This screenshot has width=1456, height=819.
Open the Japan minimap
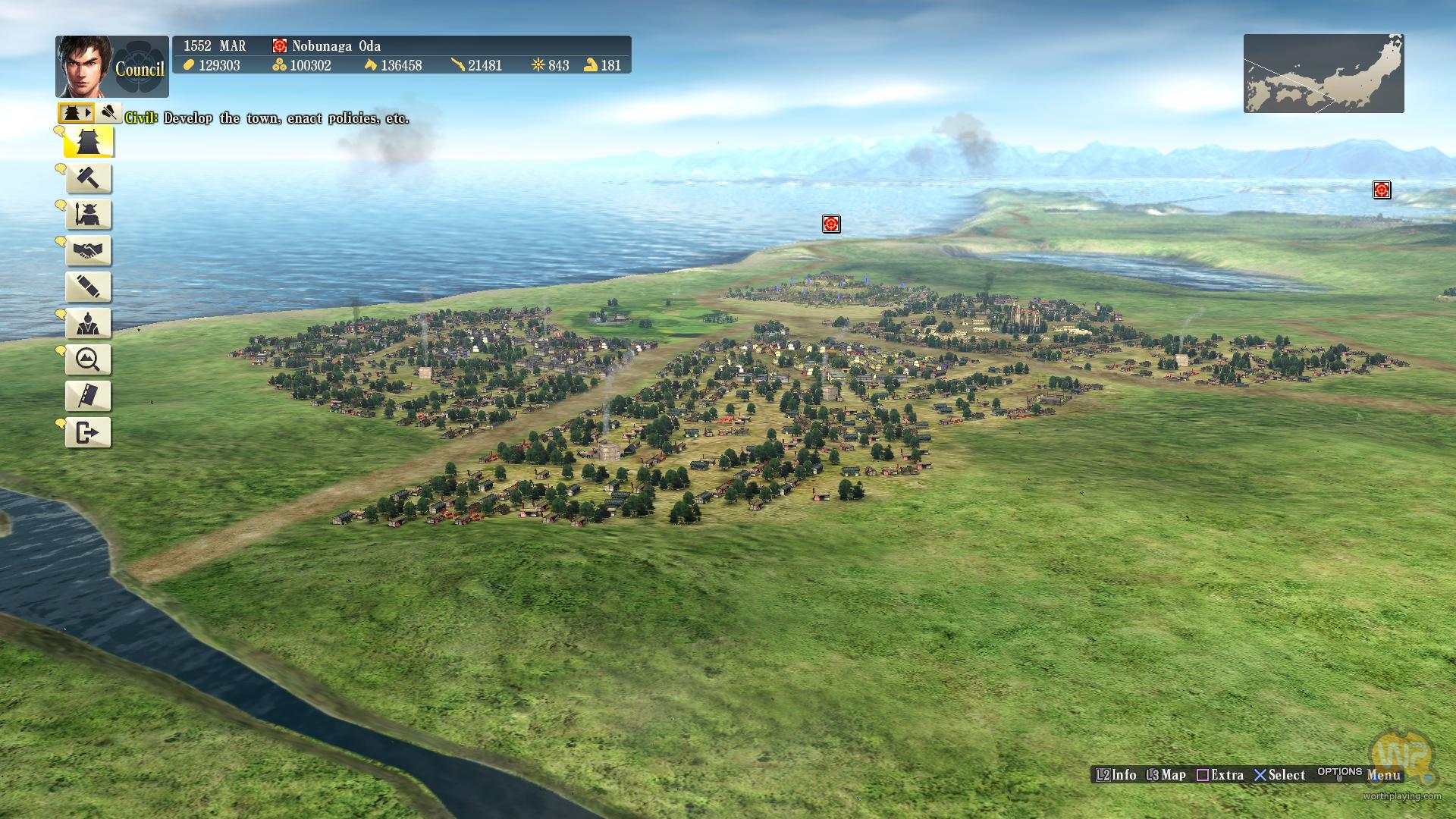pyautogui.click(x=1323, y=74)
